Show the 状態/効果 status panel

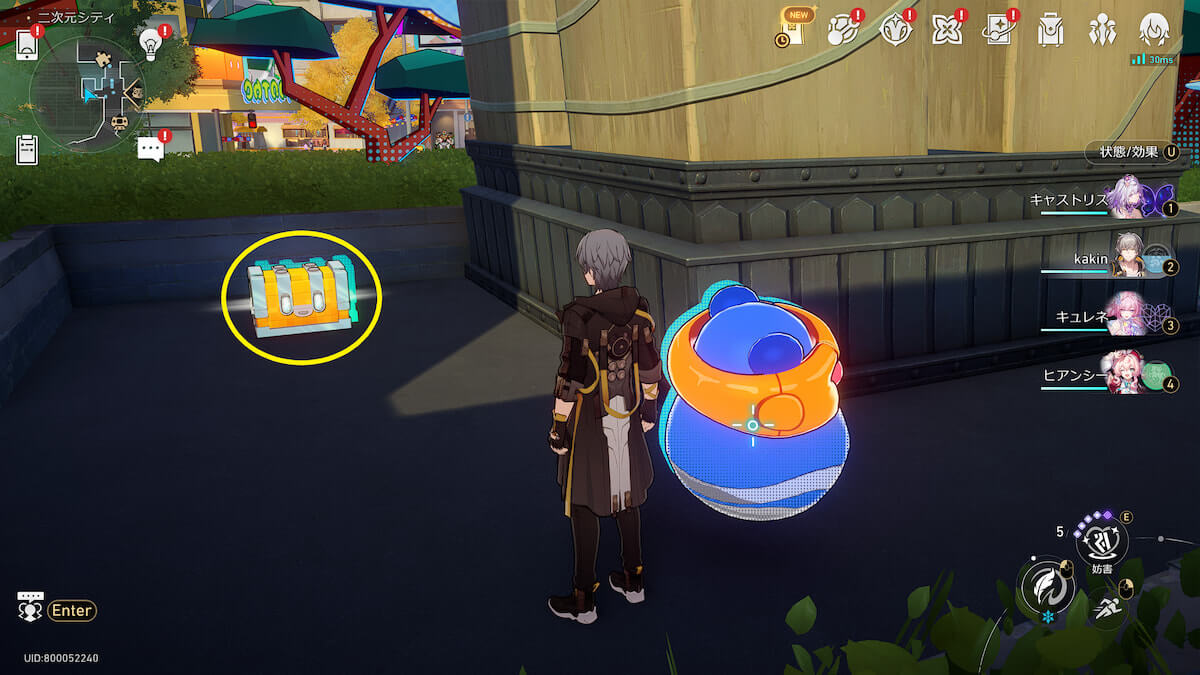[1132, 152]
